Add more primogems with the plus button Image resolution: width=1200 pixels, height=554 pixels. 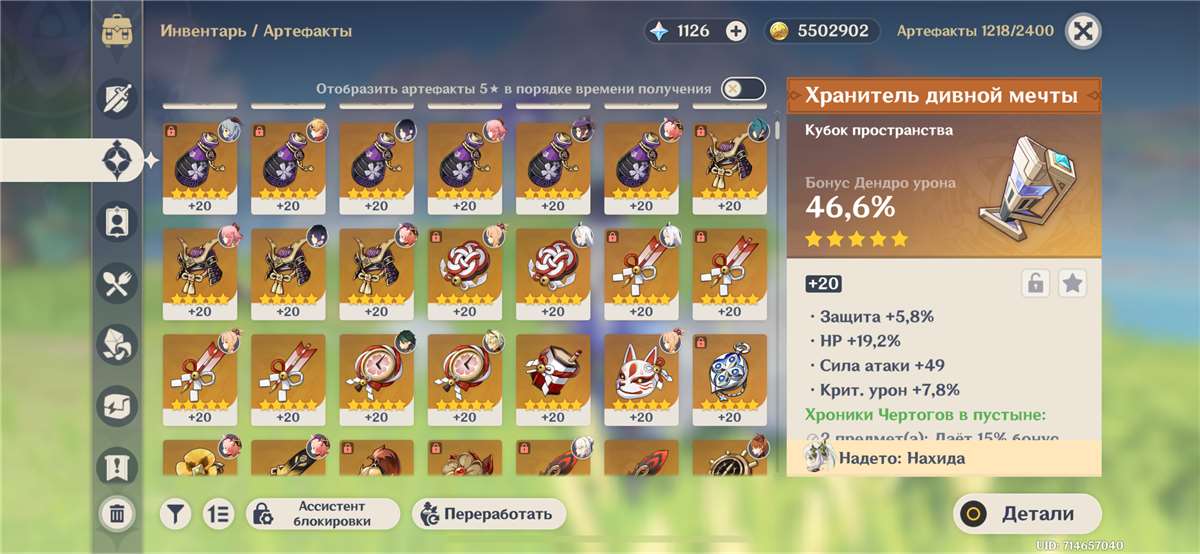[736, 31]
